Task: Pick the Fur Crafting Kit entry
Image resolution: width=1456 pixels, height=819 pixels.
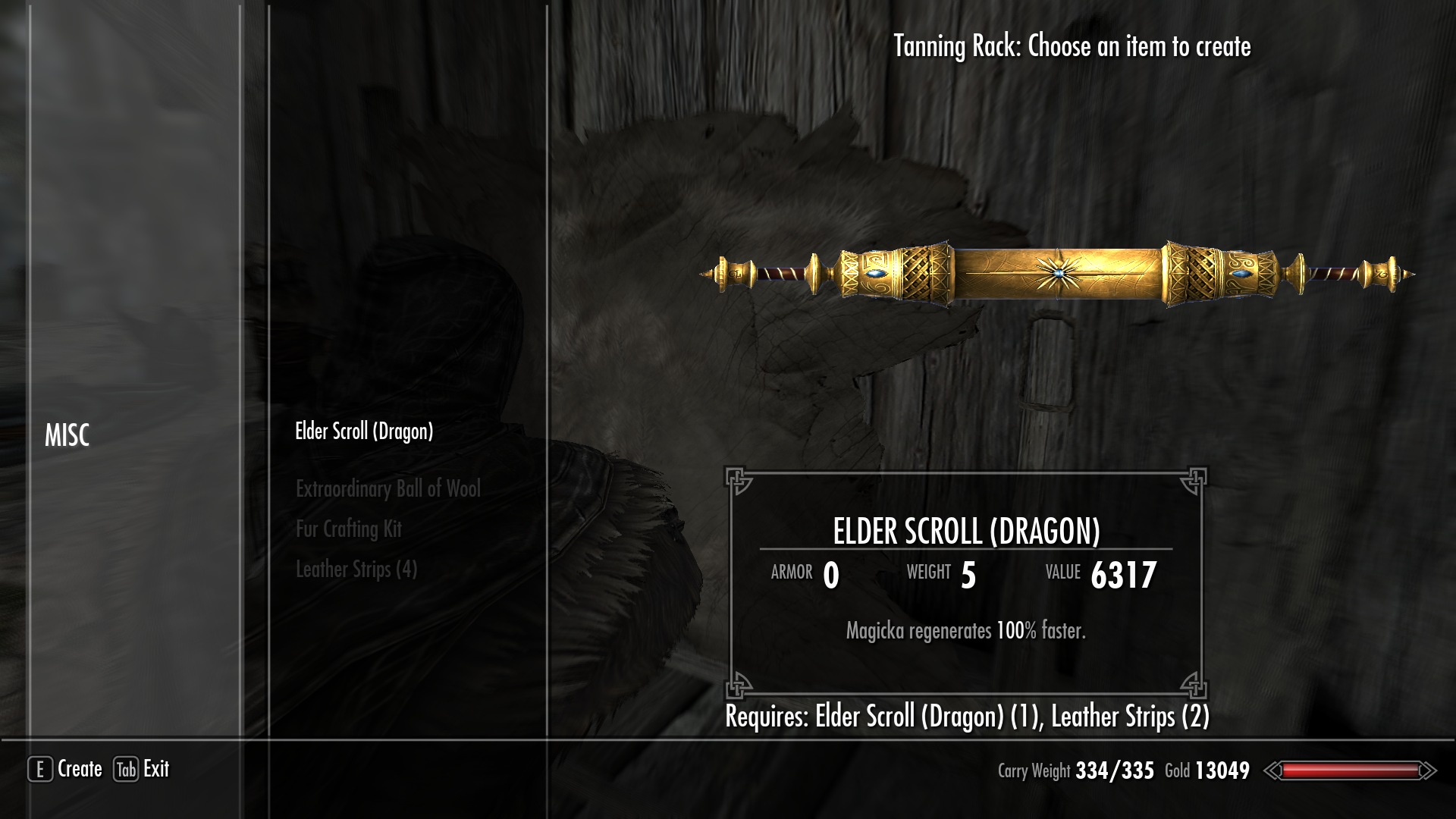Action: 349,529
